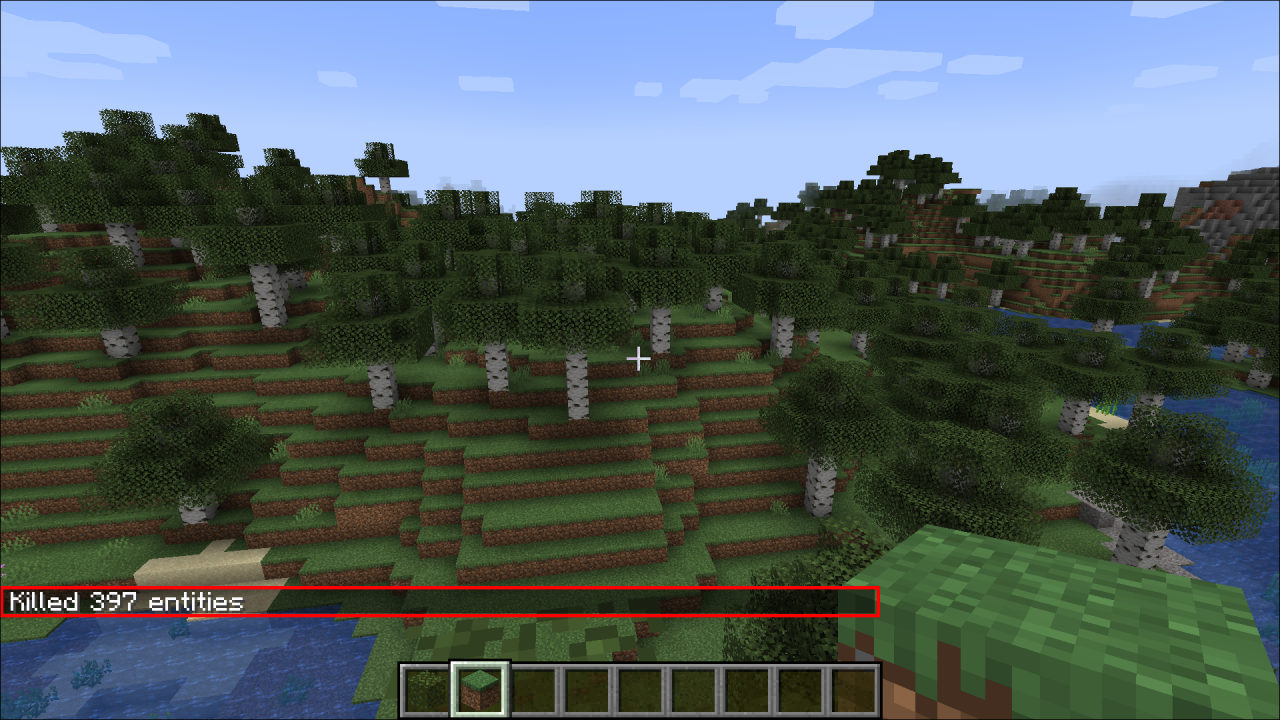Click the red-outlined chat bar
The image size is (1280, 720).
tap(440, 601)
